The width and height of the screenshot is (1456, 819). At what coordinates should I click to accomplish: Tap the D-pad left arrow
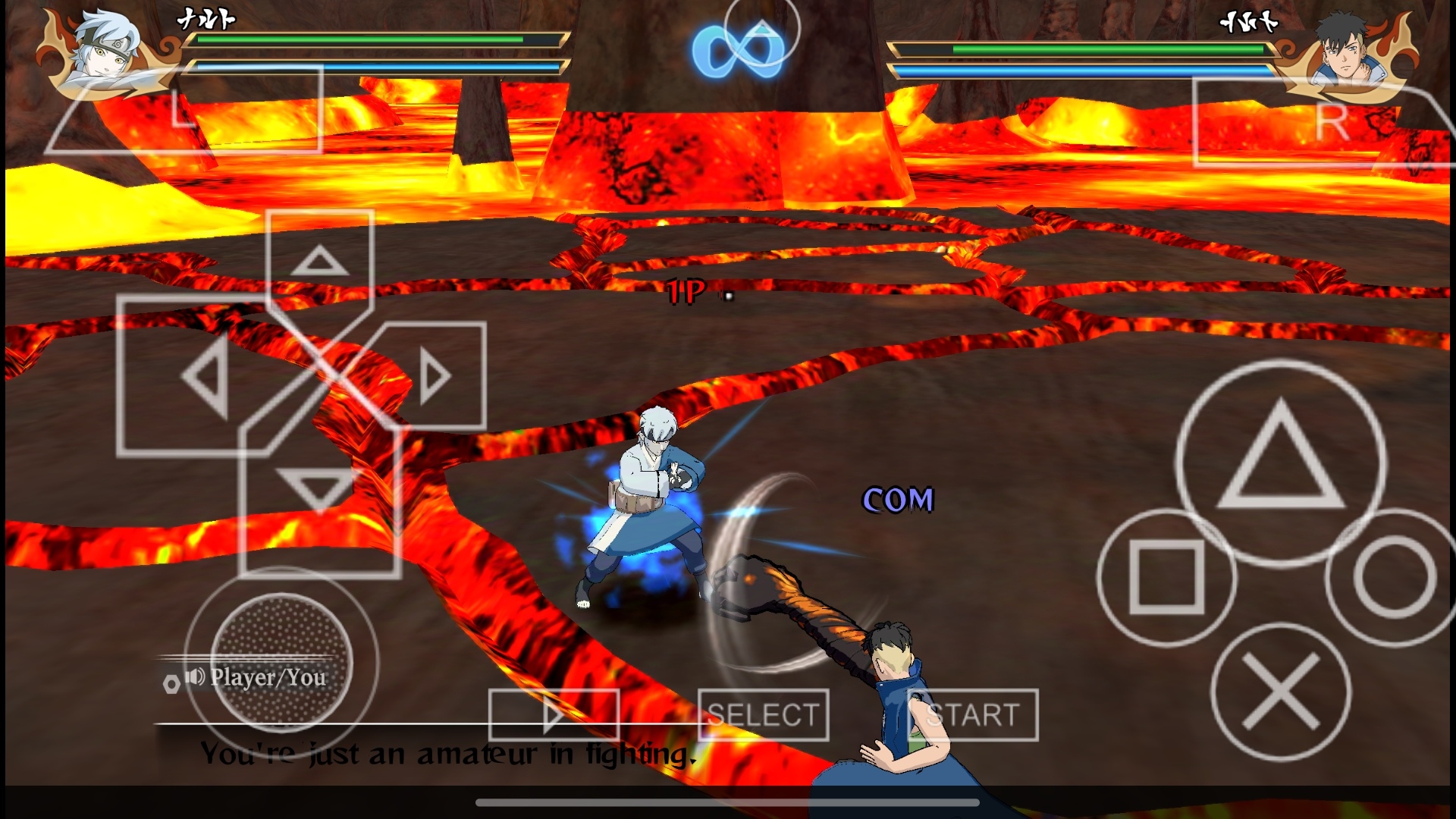pos(203,376)
